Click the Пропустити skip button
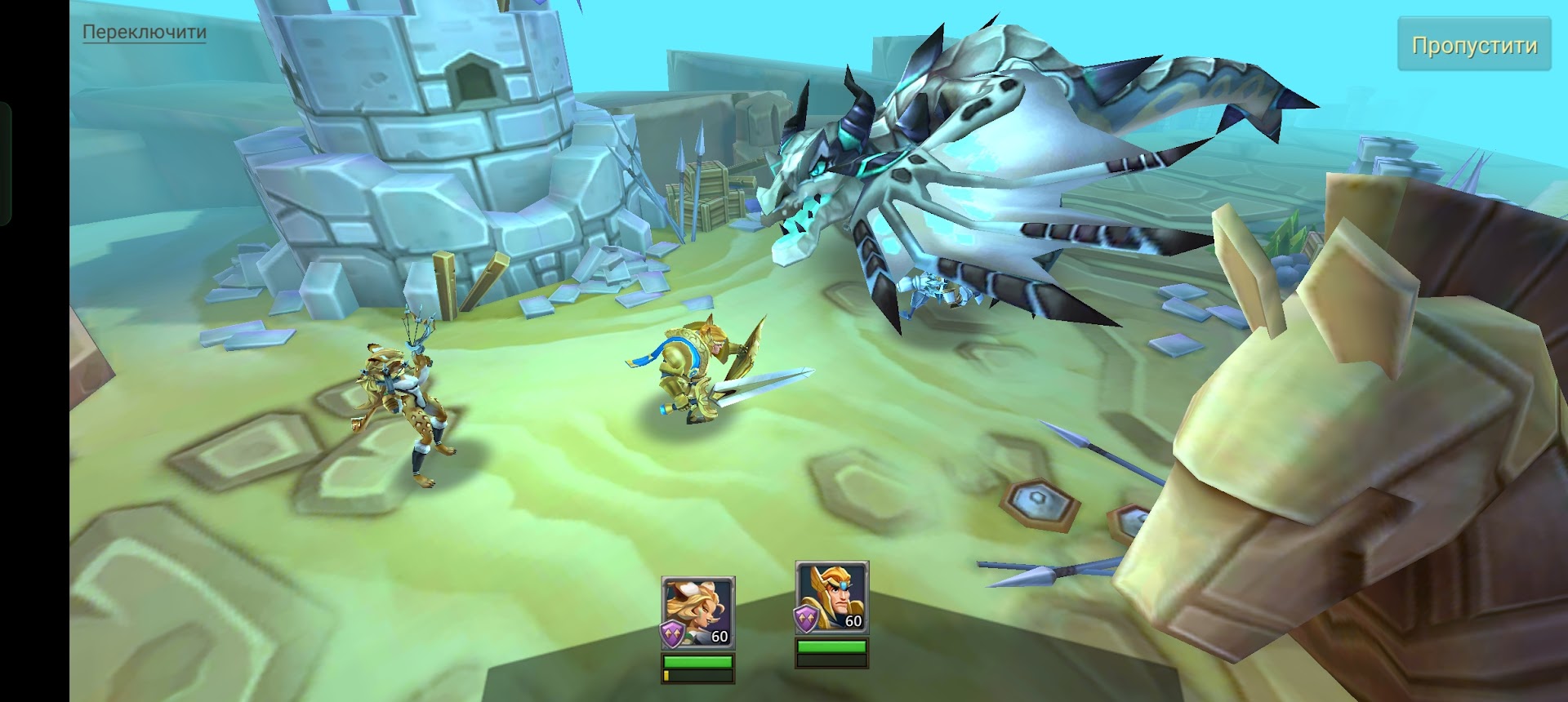 [1474, 45]
